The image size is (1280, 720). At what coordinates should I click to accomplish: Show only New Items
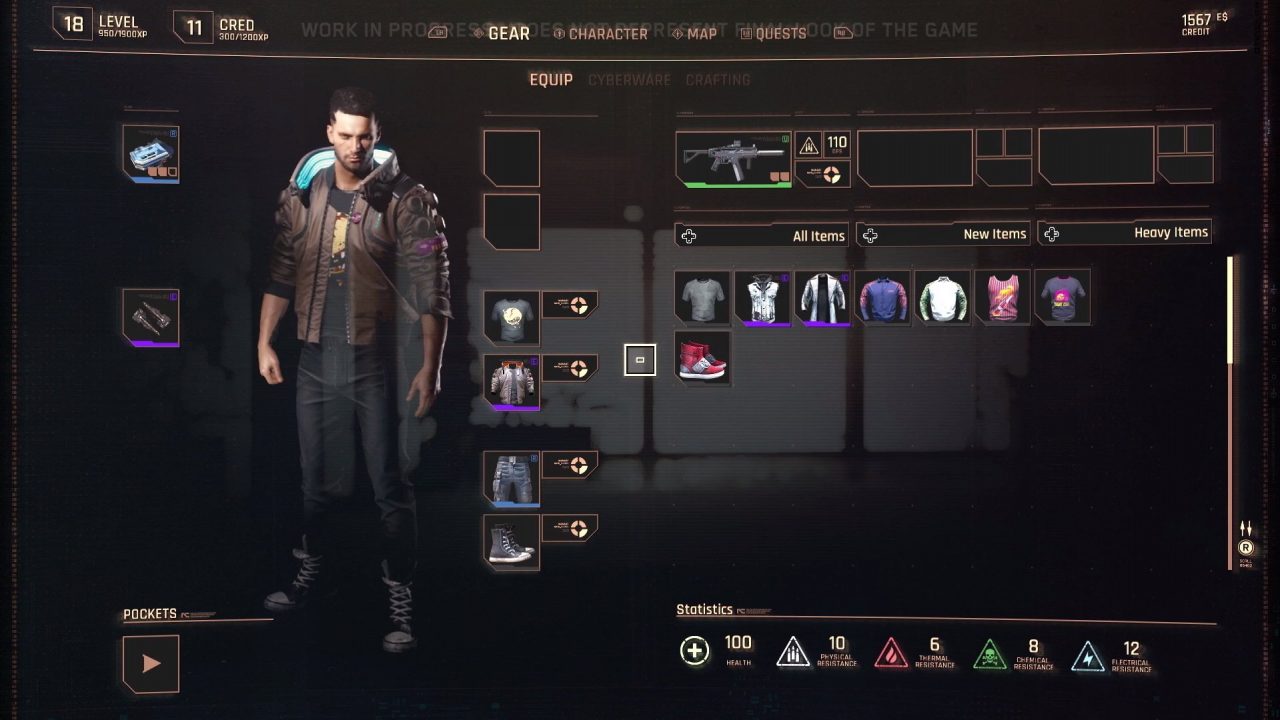point(943,234)
